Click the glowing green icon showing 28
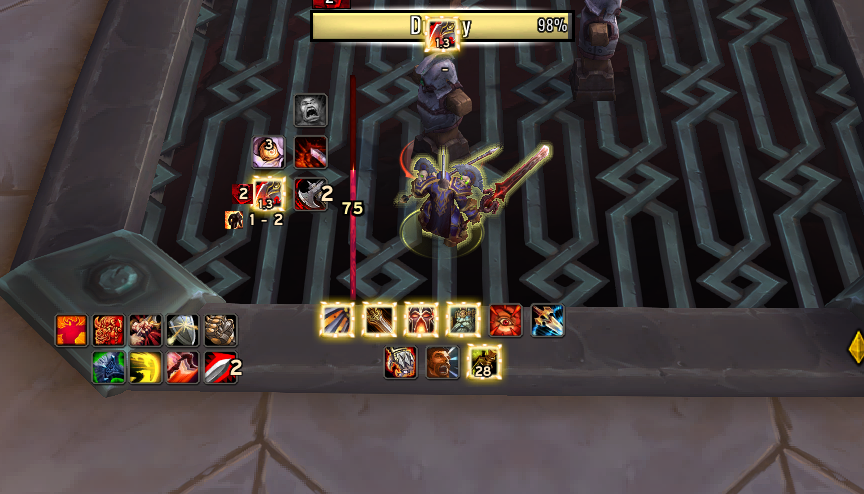Image resolution: width=864 pixels, height=494 pixels. pyautogui.click(x=484, y=362)
